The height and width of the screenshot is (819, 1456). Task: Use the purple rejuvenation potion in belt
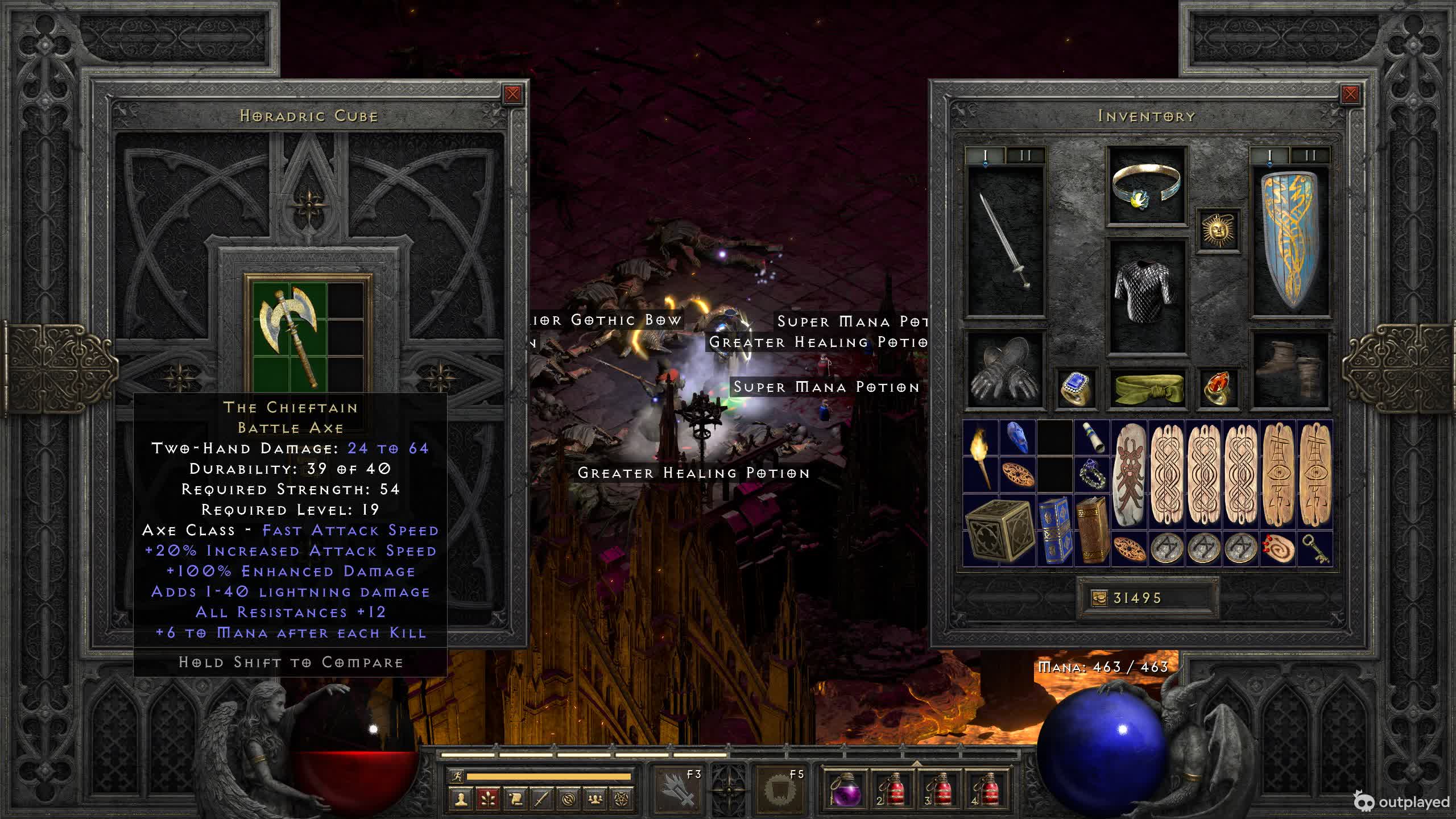(845, 789)
